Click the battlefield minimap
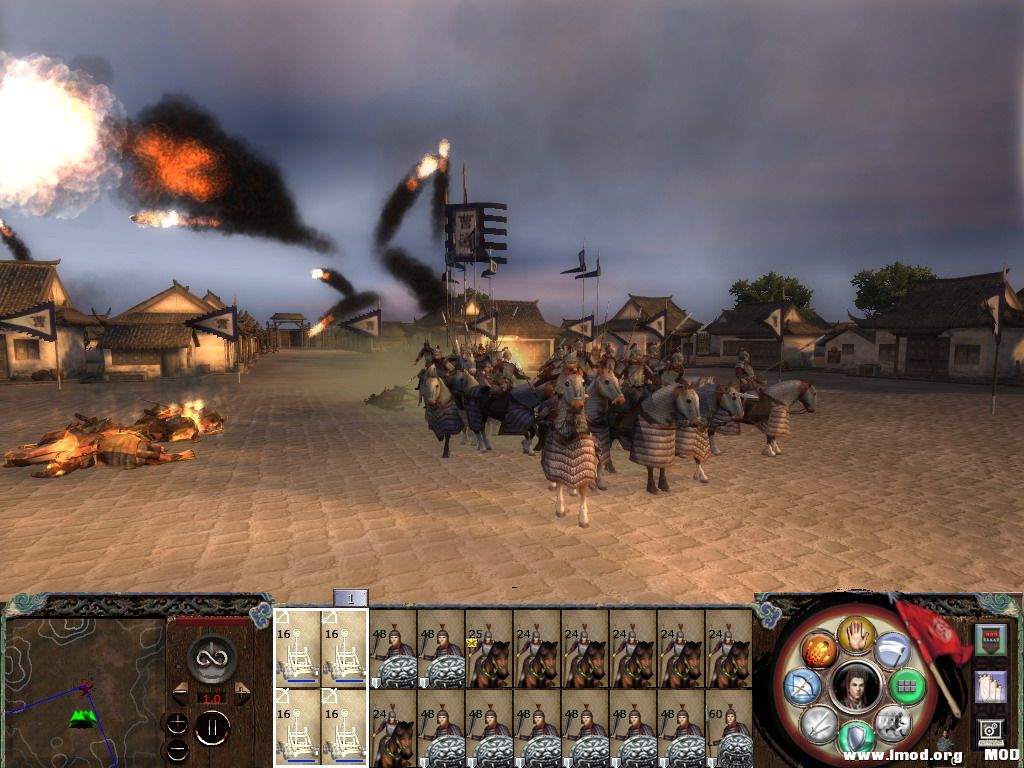 [x=83, y=692]
